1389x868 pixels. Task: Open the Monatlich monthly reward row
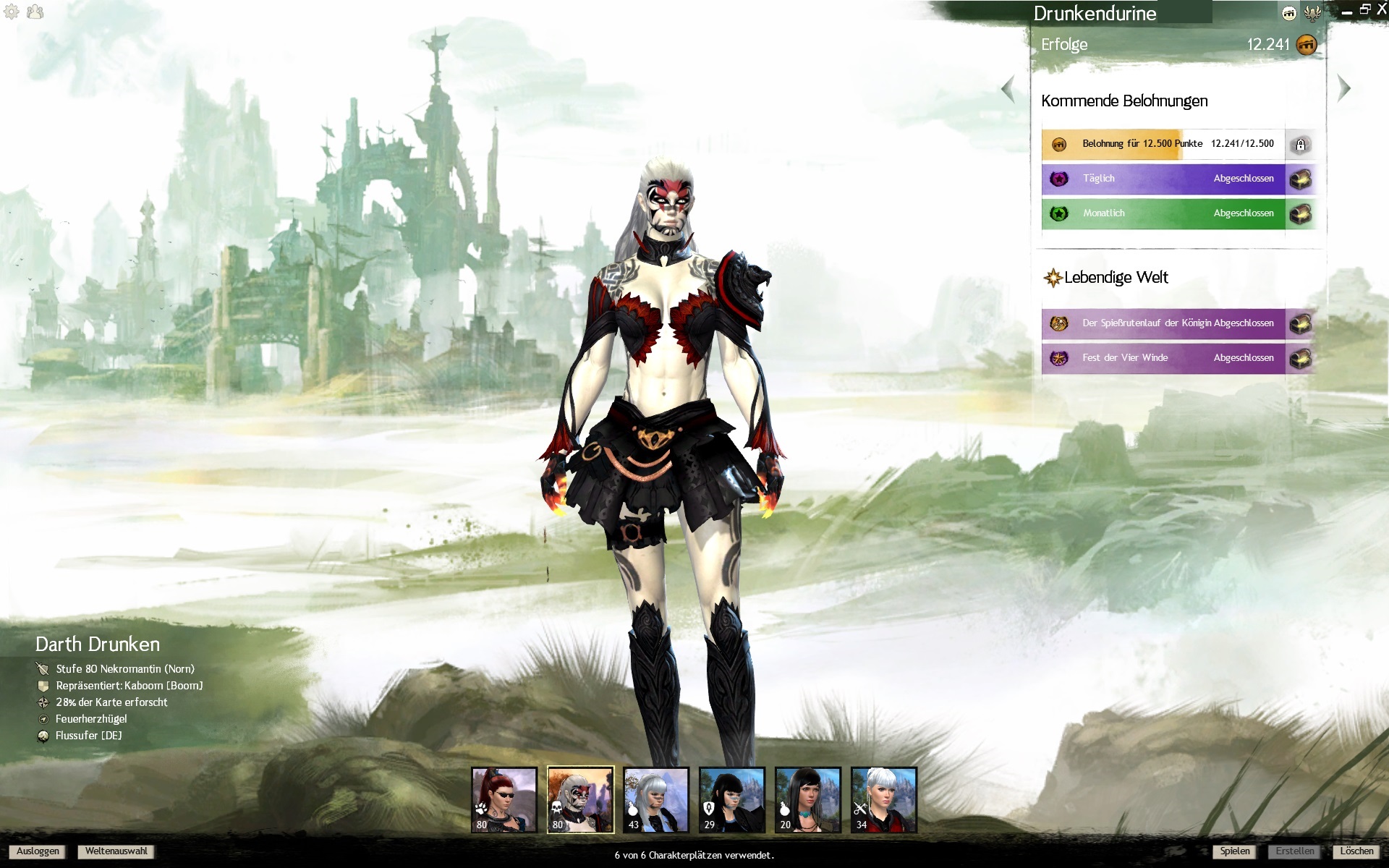[x=1163, y=213]
